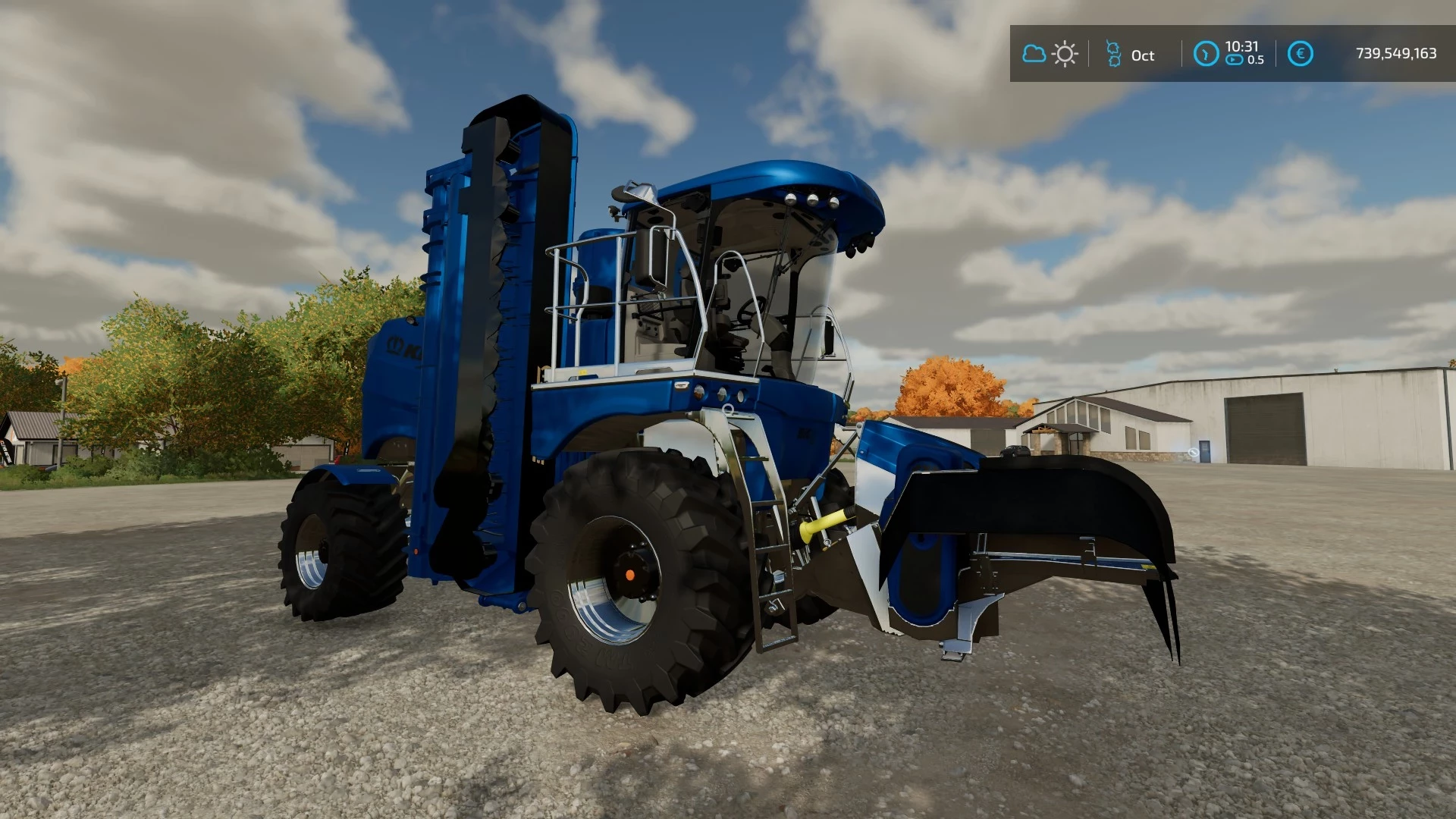This screenshot has width=1456, height=819.
Task: Select the autumn leaves season icon
Action: click(1114, 54)
